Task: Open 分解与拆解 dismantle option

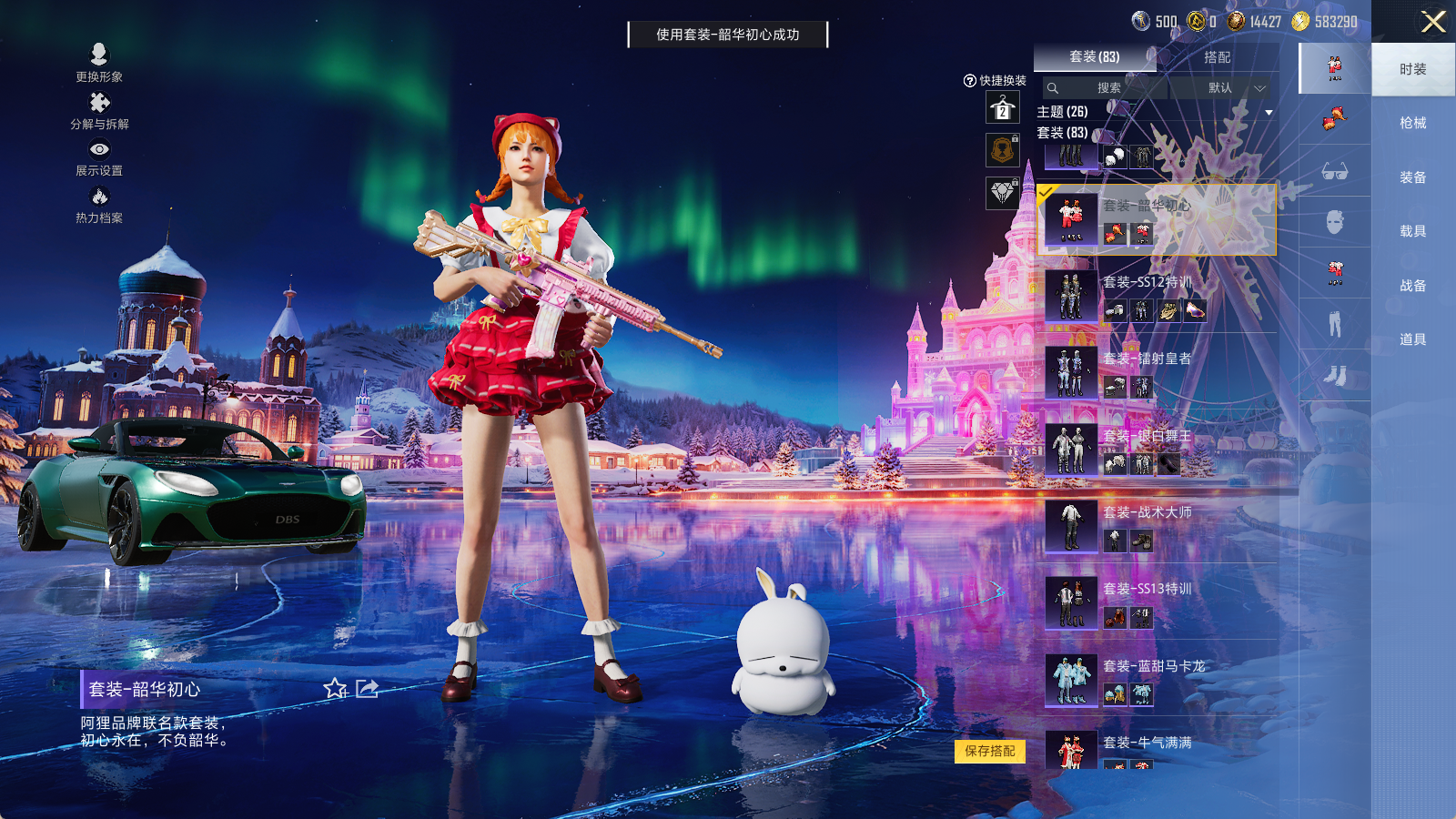Action: 99,110
